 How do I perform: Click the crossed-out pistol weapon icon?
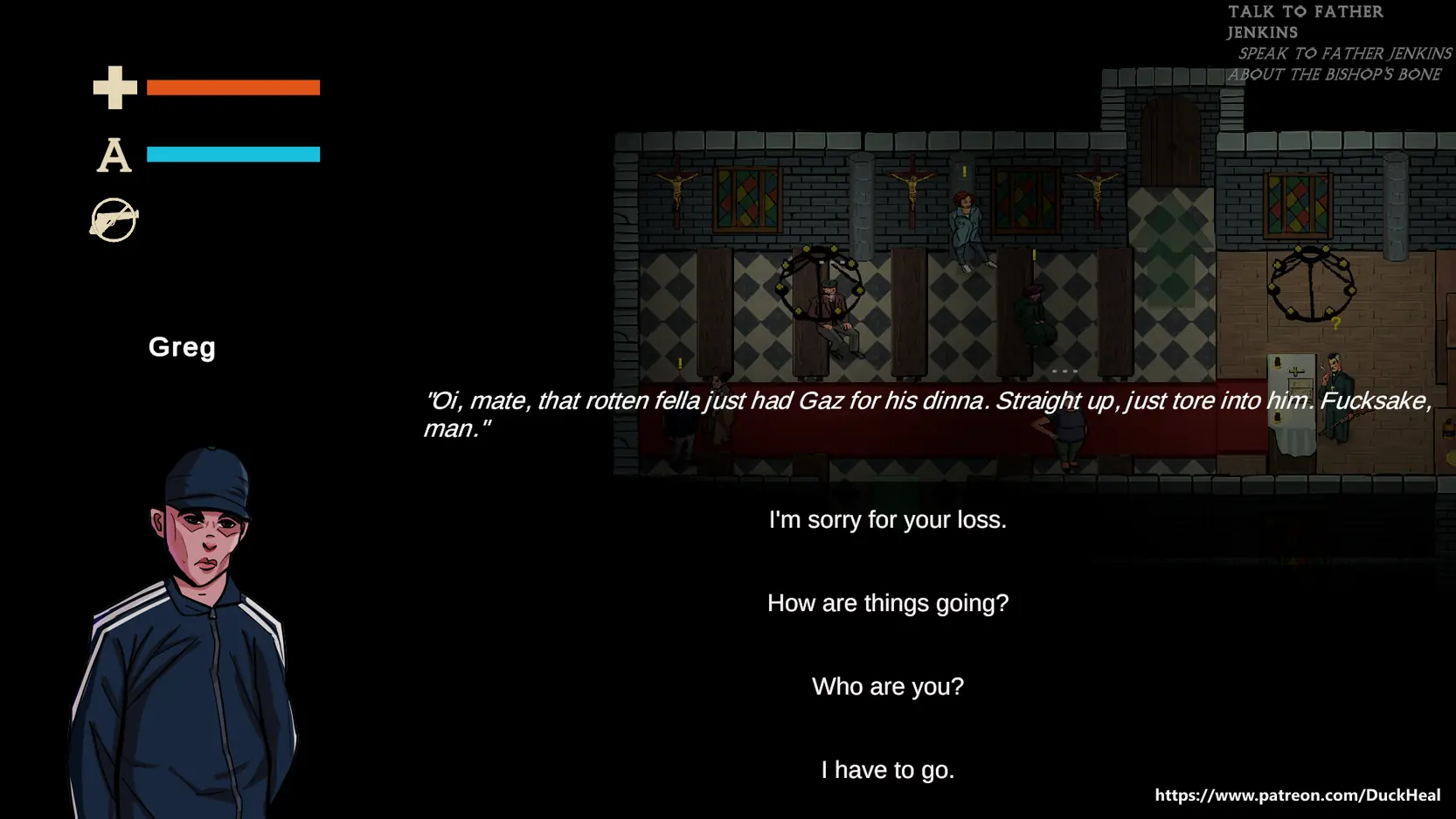[114, 220]
